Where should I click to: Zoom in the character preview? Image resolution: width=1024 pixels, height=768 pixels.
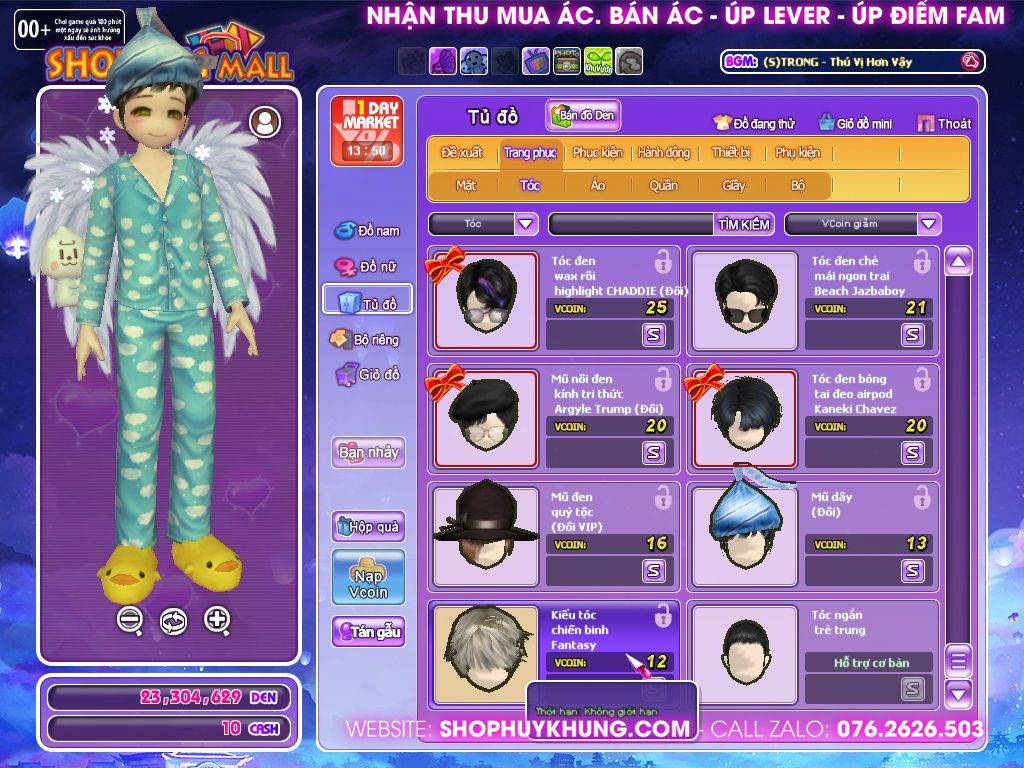(217, 620)
